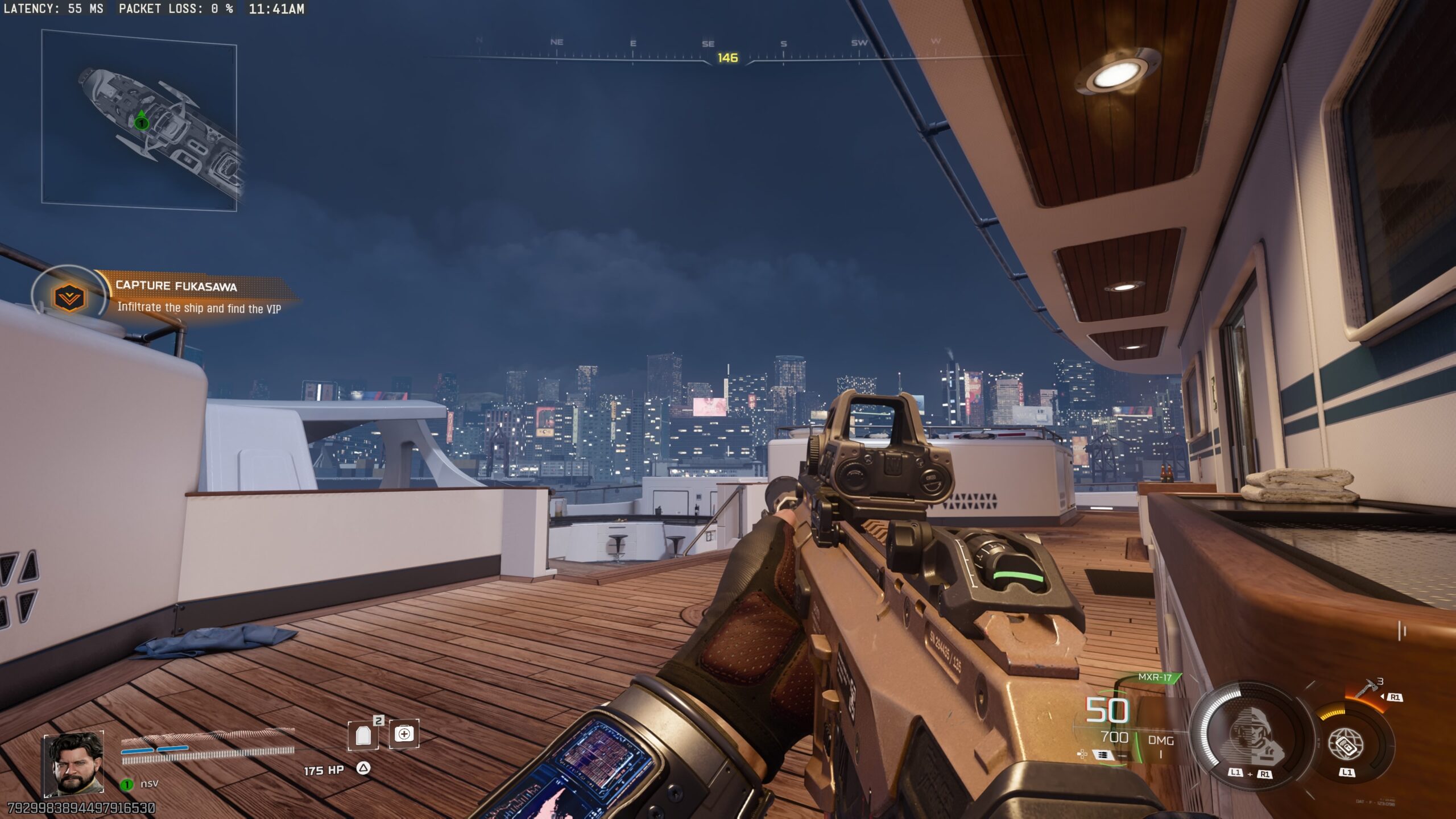Toggle the weapon fire mode indicator

pyautogui.click(x=1103, y=755)
